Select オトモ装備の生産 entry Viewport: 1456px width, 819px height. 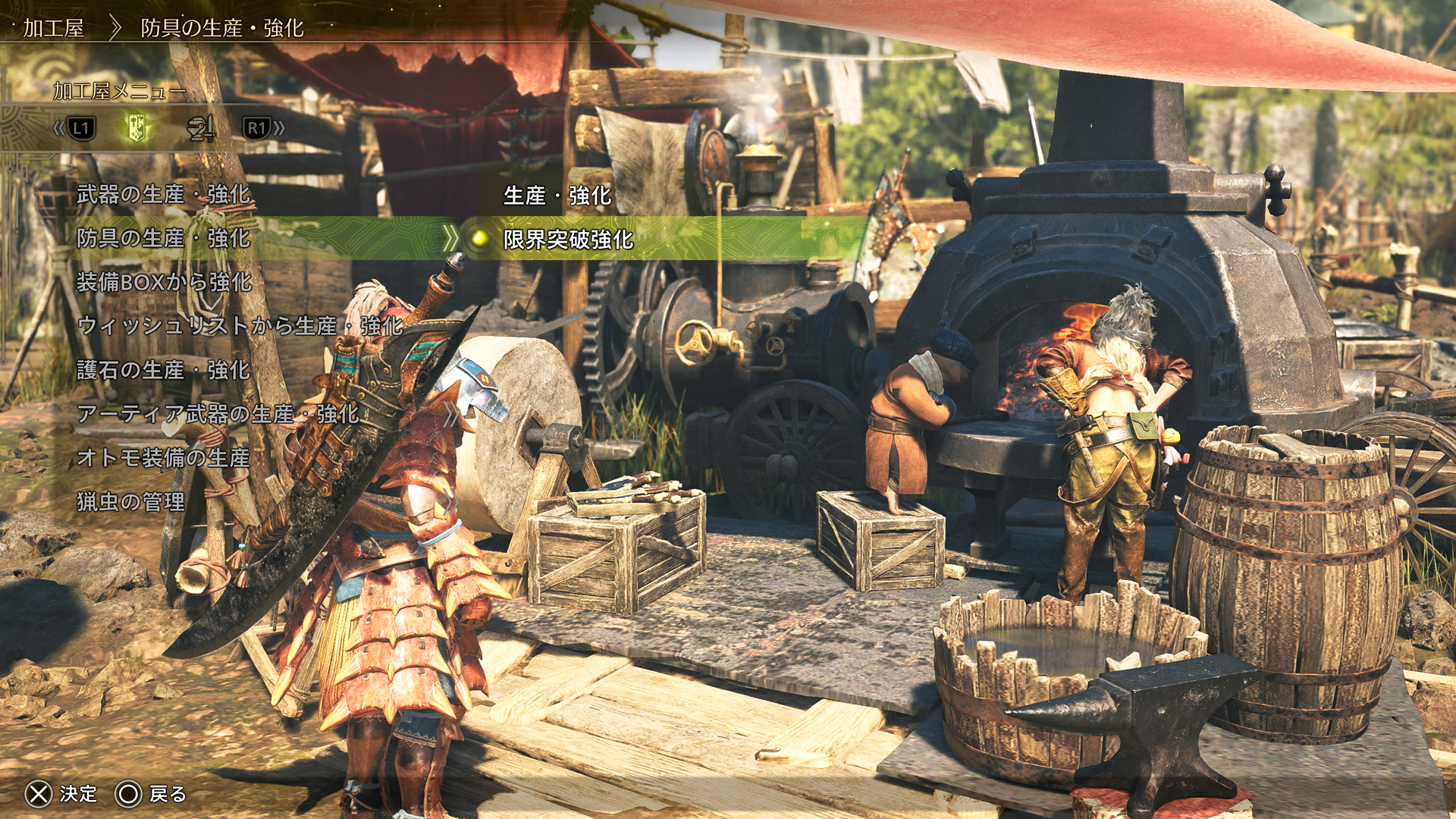(163, 458)
